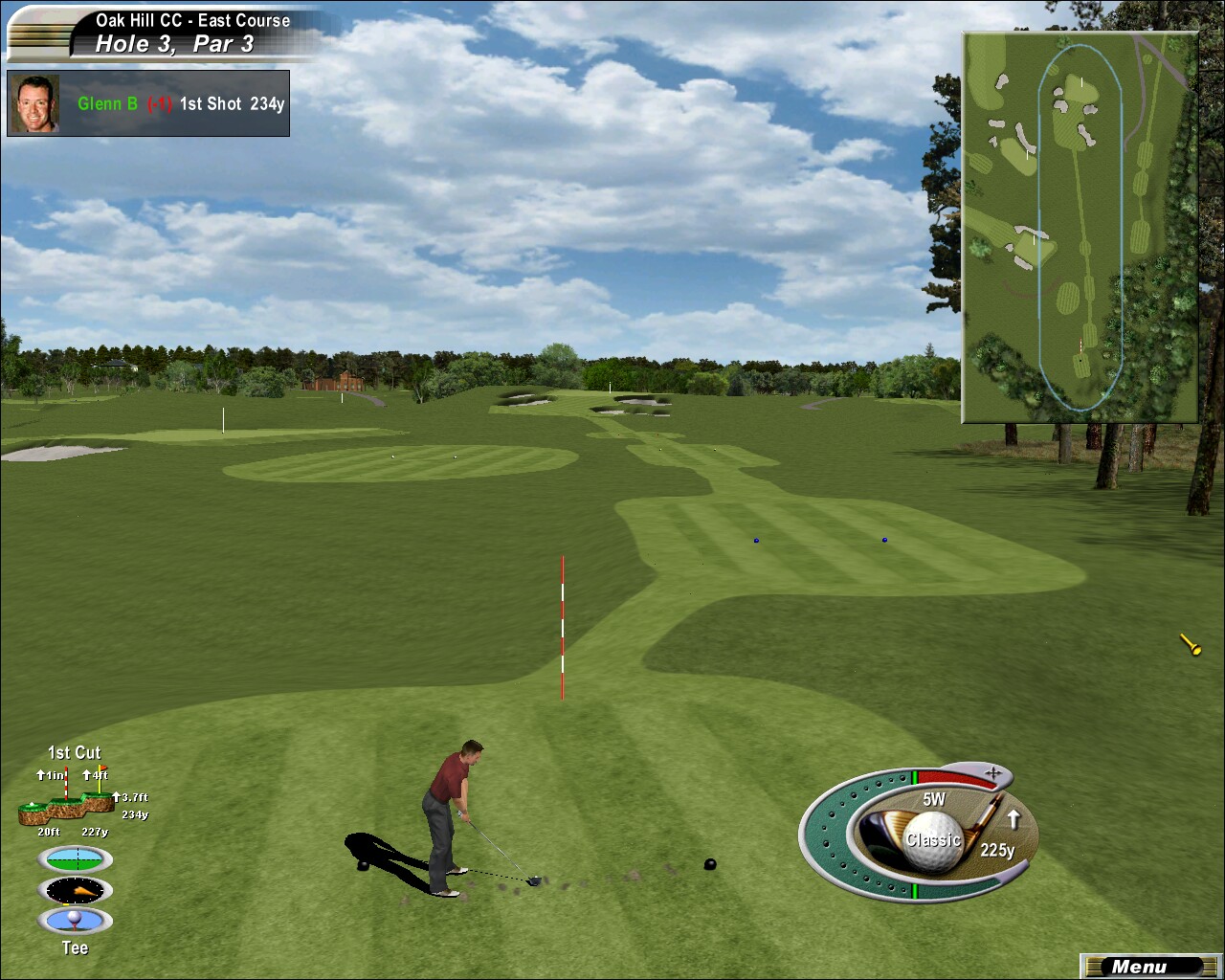
Task: Click the golf ball swing meter
Action: 933,840
